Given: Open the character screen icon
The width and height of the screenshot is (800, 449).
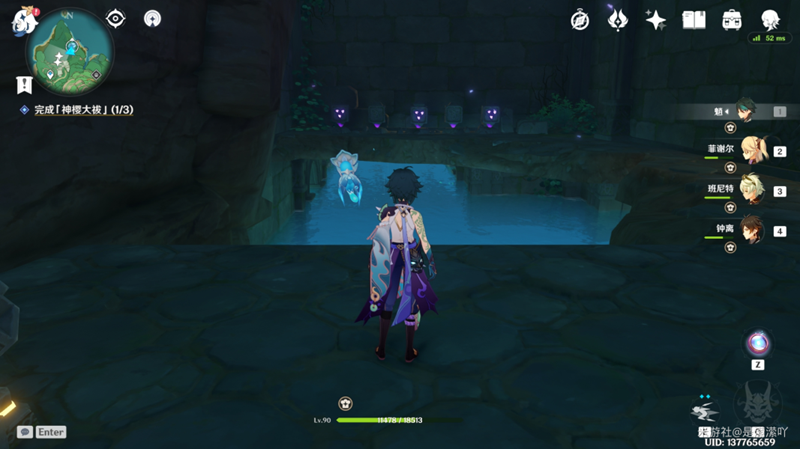Looking at the screenshot, I should tap(771, 20).
